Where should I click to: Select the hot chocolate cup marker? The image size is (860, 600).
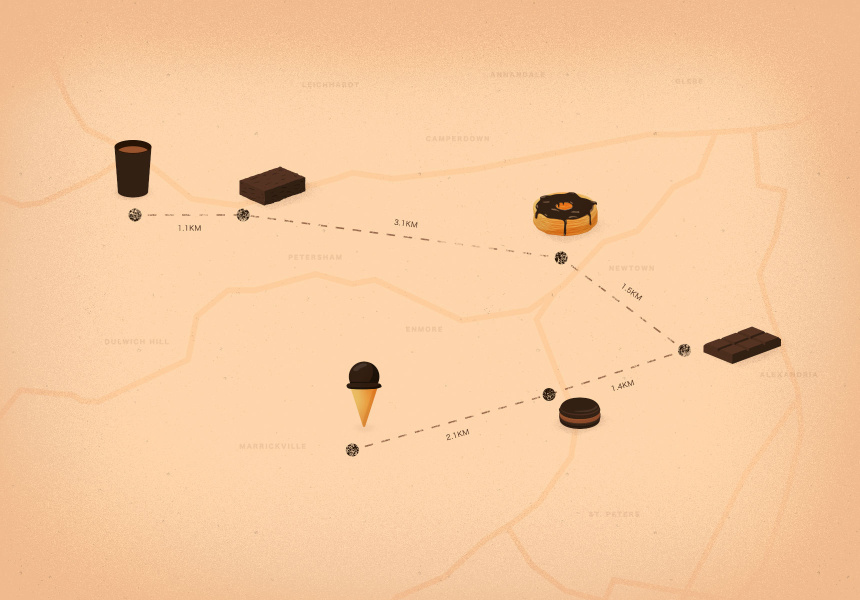pos(133,168)
